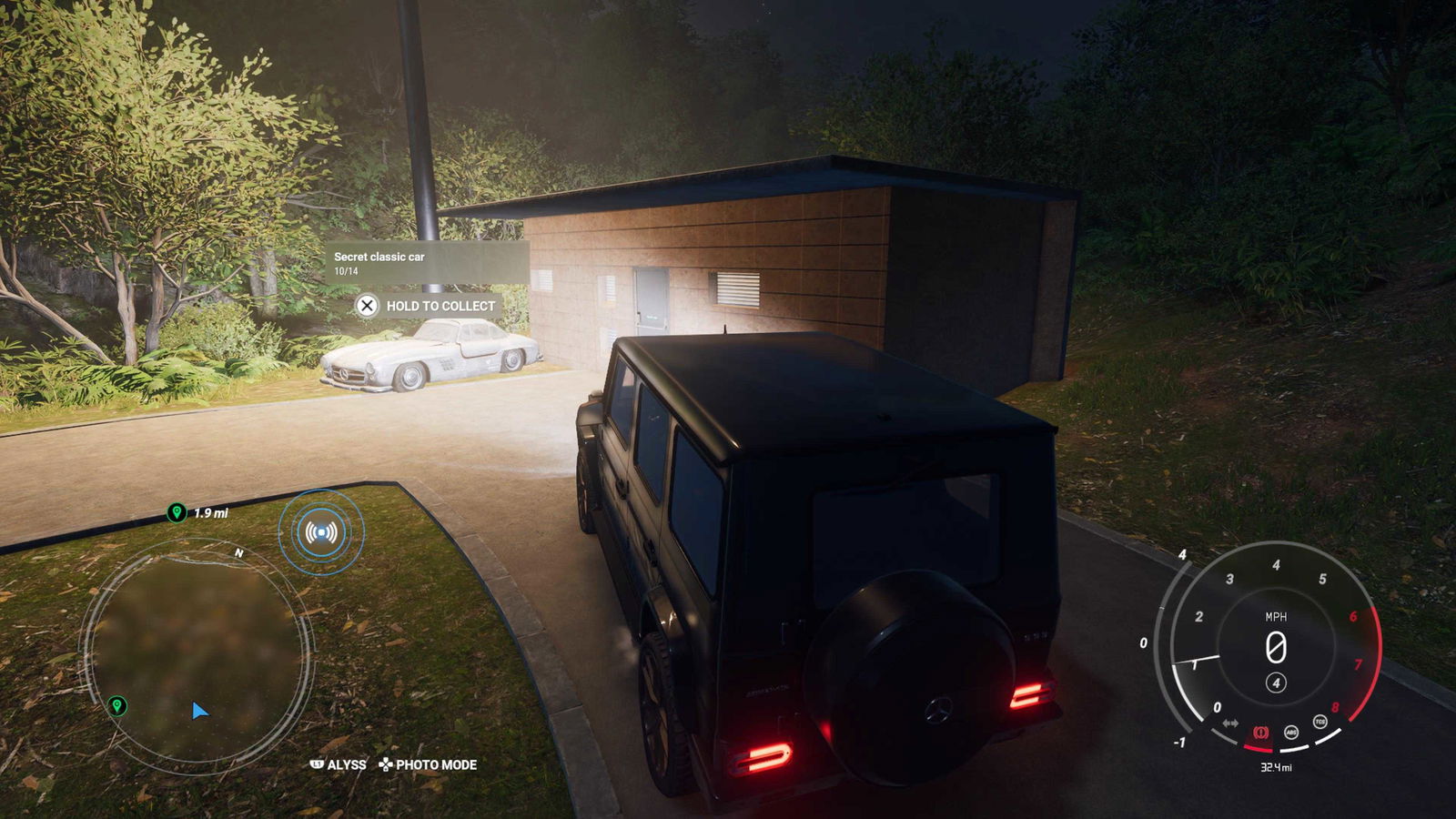Click the circular minimap
The width and height of the screenshot is (1456, 819).
click(x=197, y=653)
